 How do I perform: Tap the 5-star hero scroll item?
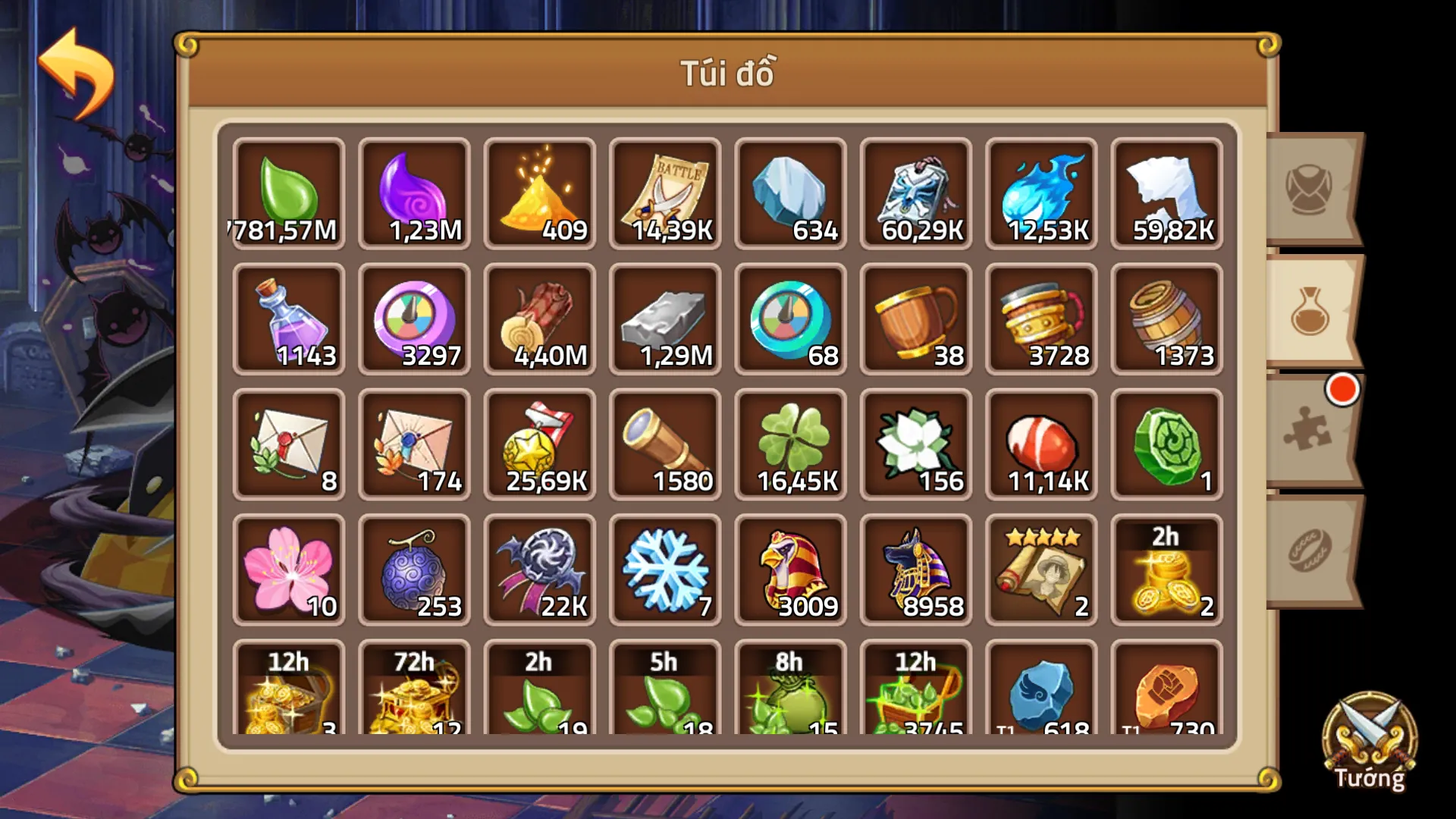(1041, 569)
